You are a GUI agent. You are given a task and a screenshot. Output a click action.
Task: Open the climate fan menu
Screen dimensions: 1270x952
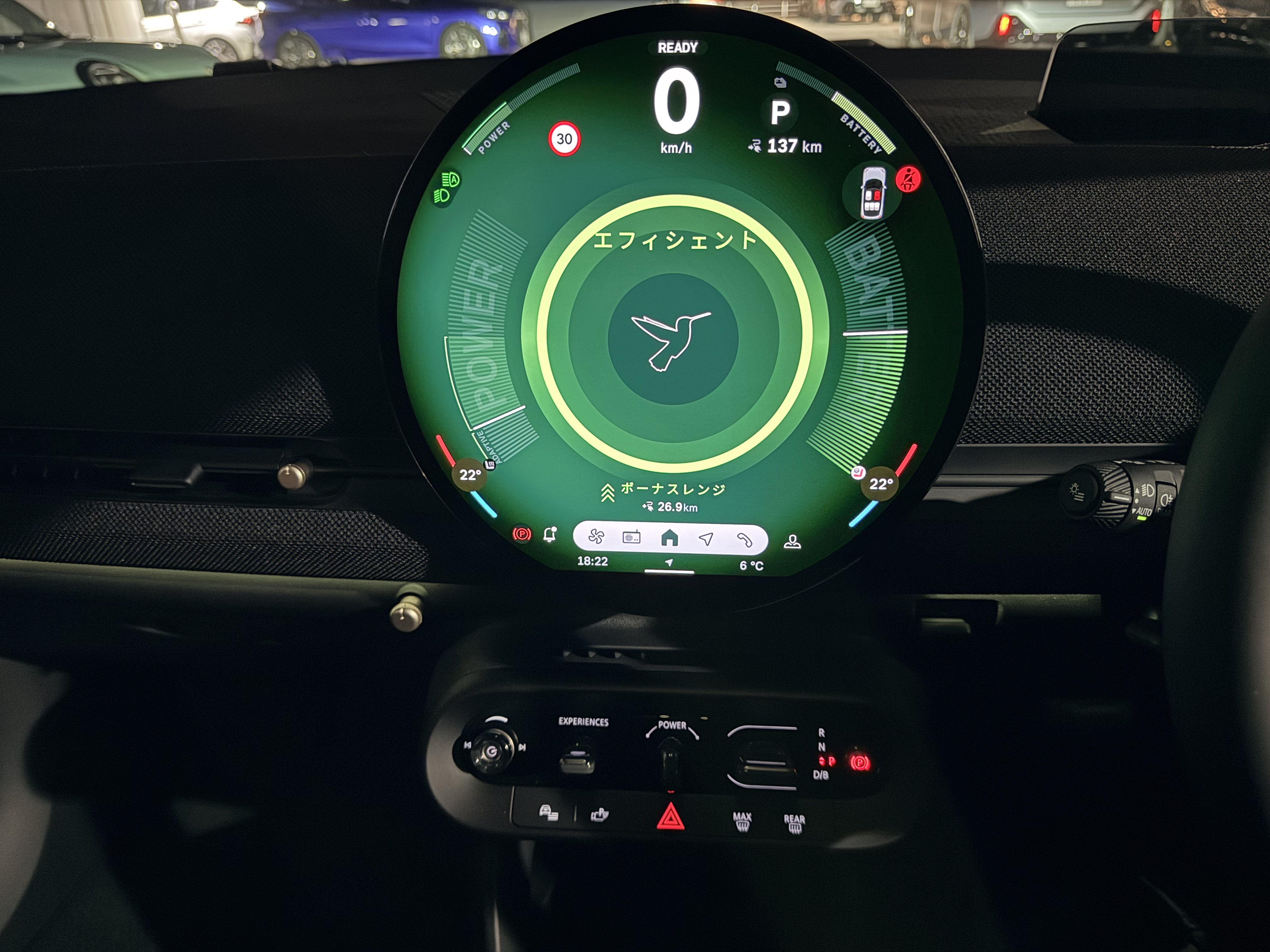pyautogui.click(x=596, y=537)
